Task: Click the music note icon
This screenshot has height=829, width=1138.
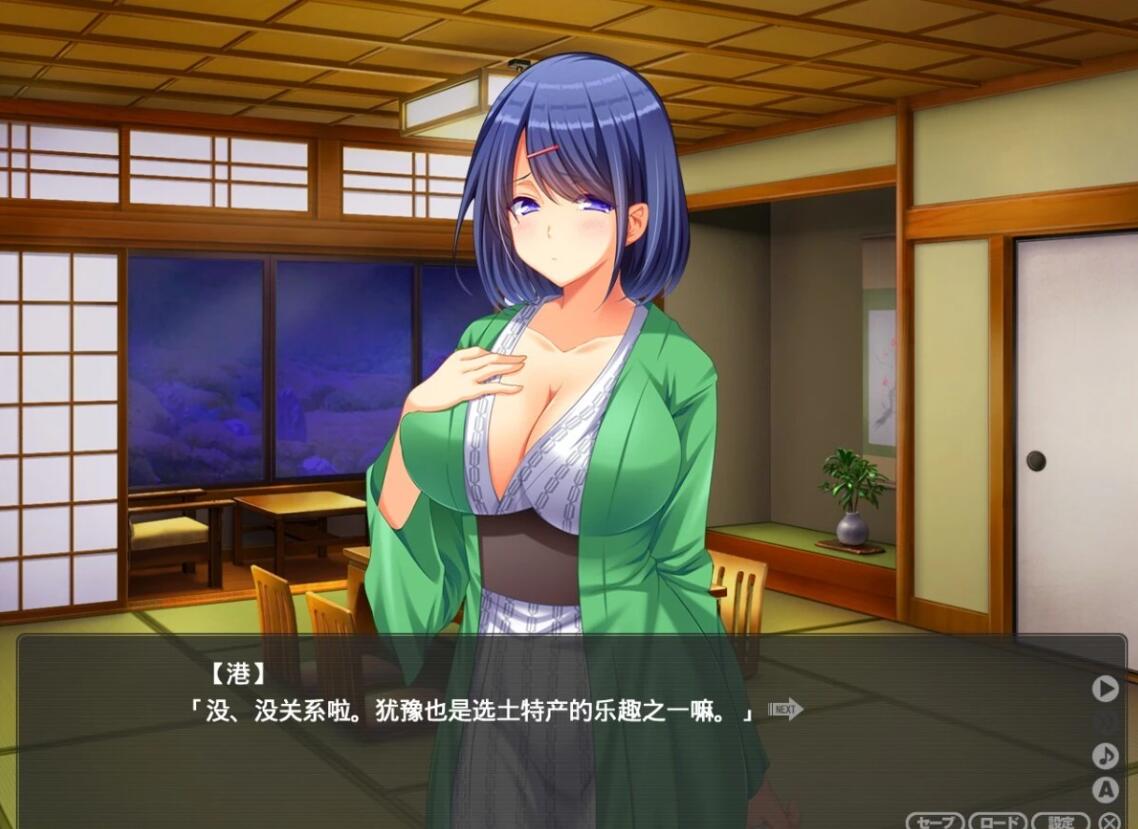Action: point(1105,756)
